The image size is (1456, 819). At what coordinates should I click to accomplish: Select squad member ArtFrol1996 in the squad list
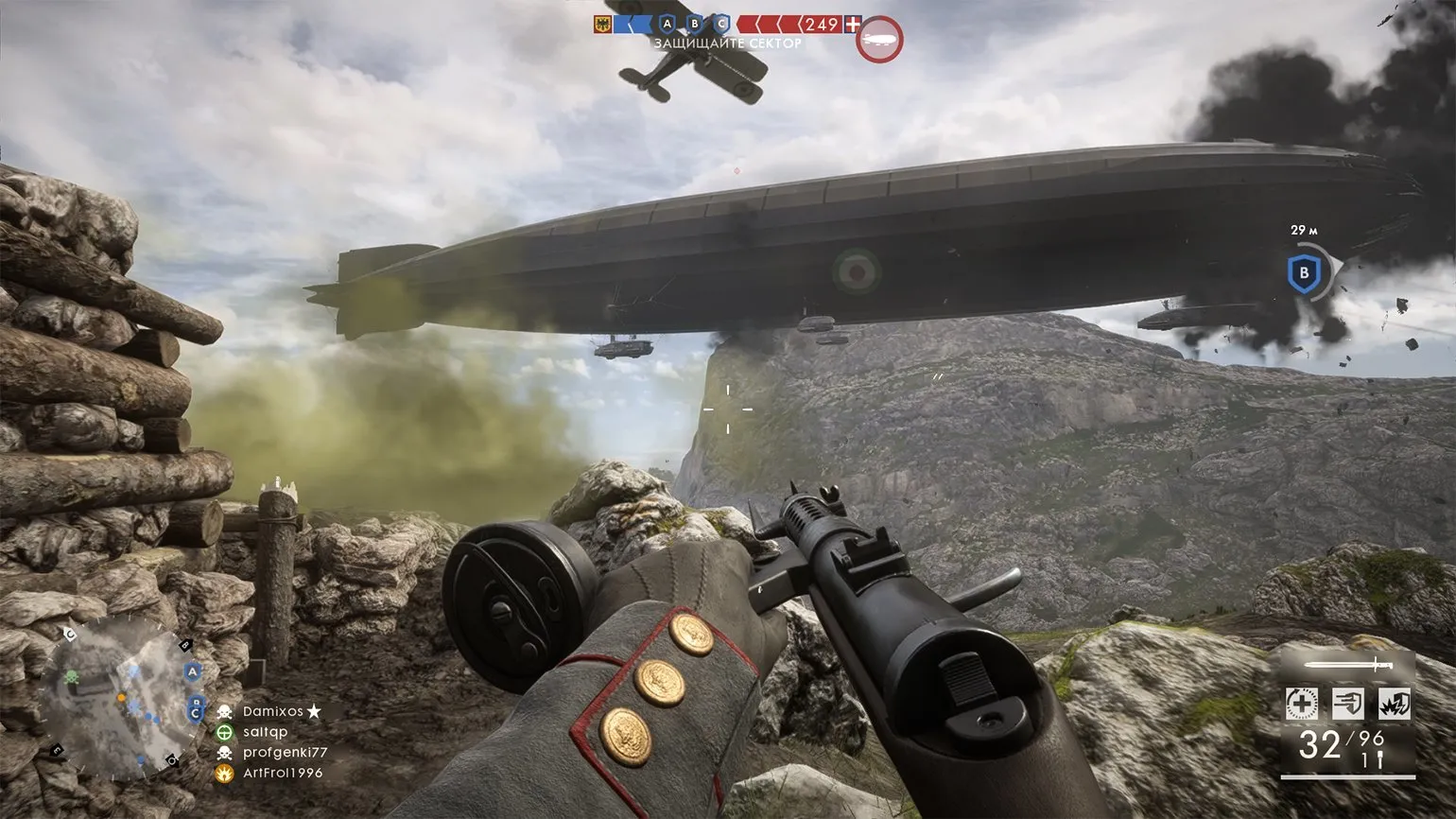(x=282, y=774)
